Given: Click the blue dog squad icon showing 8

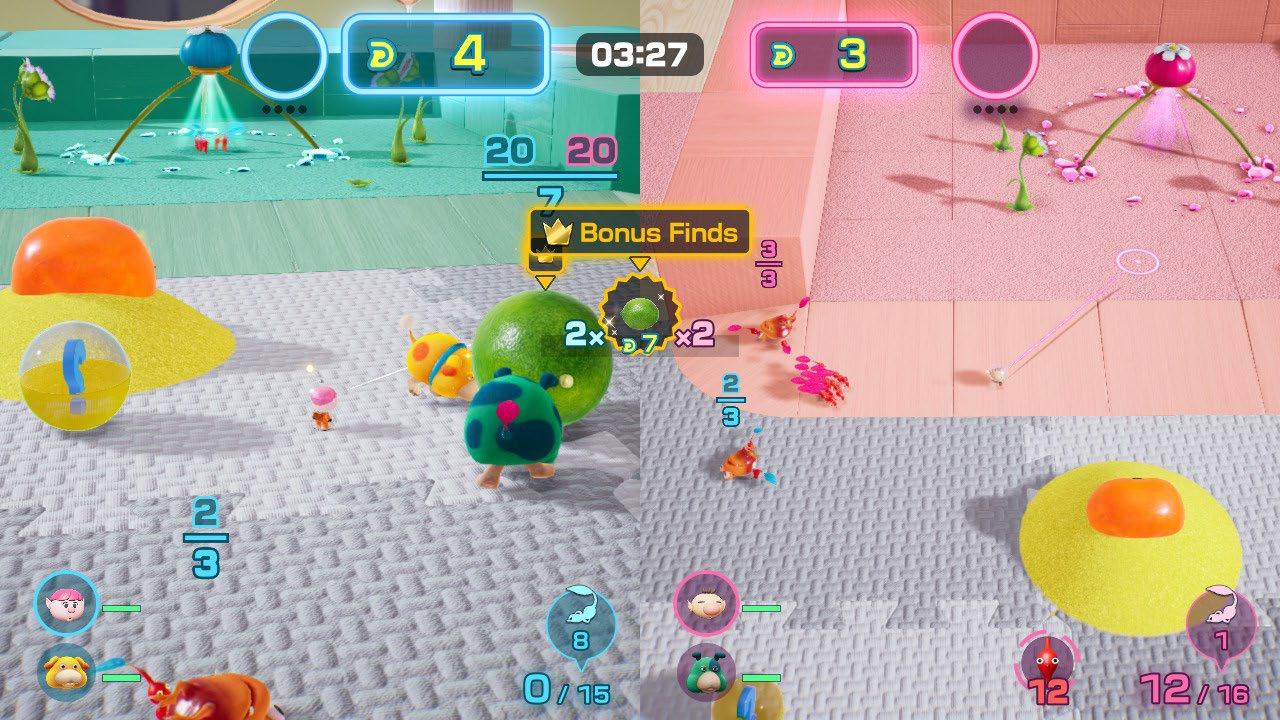Looking at the screenshot, I should pyautogui.click(x=580, y=622).
